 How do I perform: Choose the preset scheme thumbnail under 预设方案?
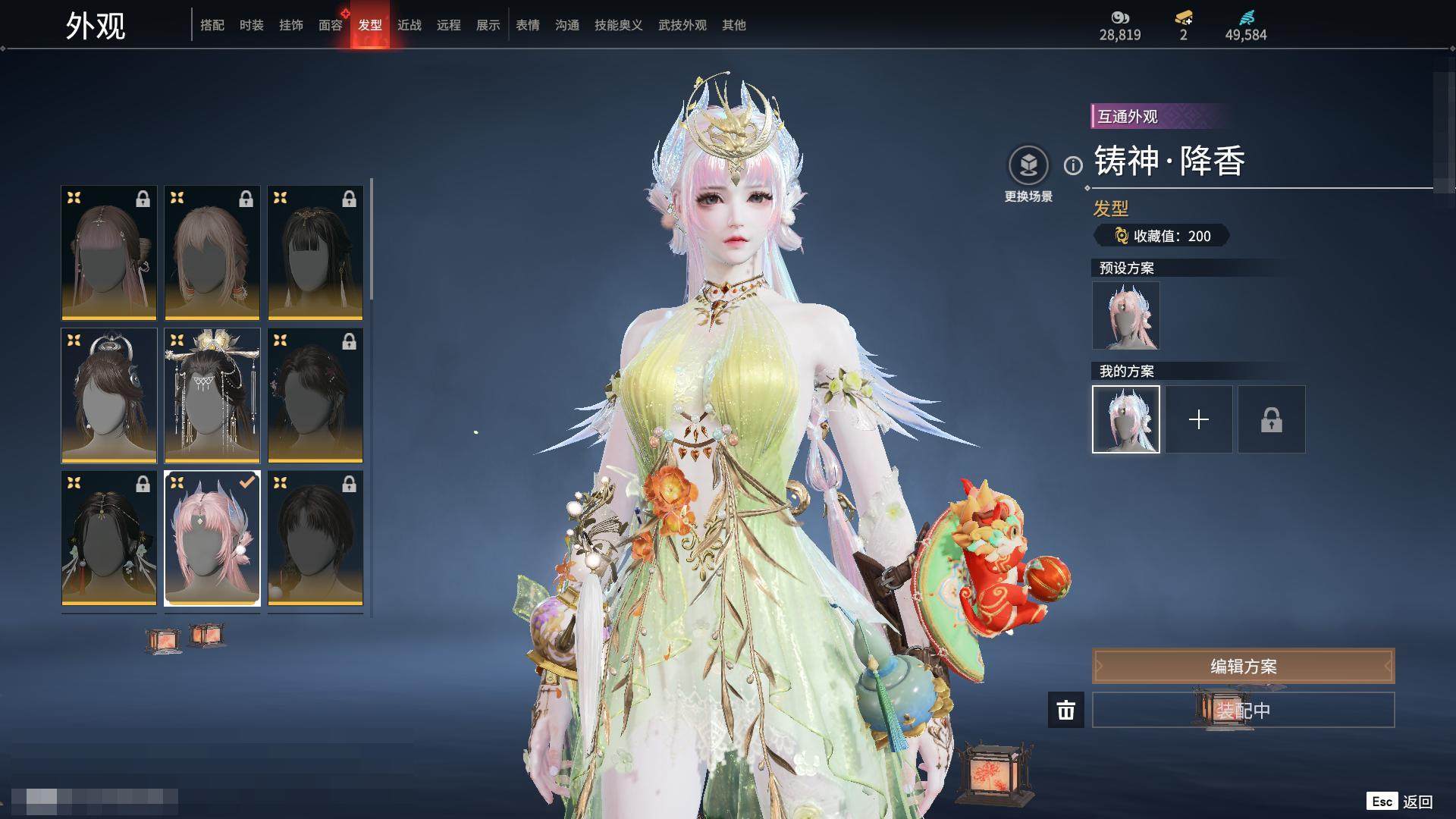1126,315
